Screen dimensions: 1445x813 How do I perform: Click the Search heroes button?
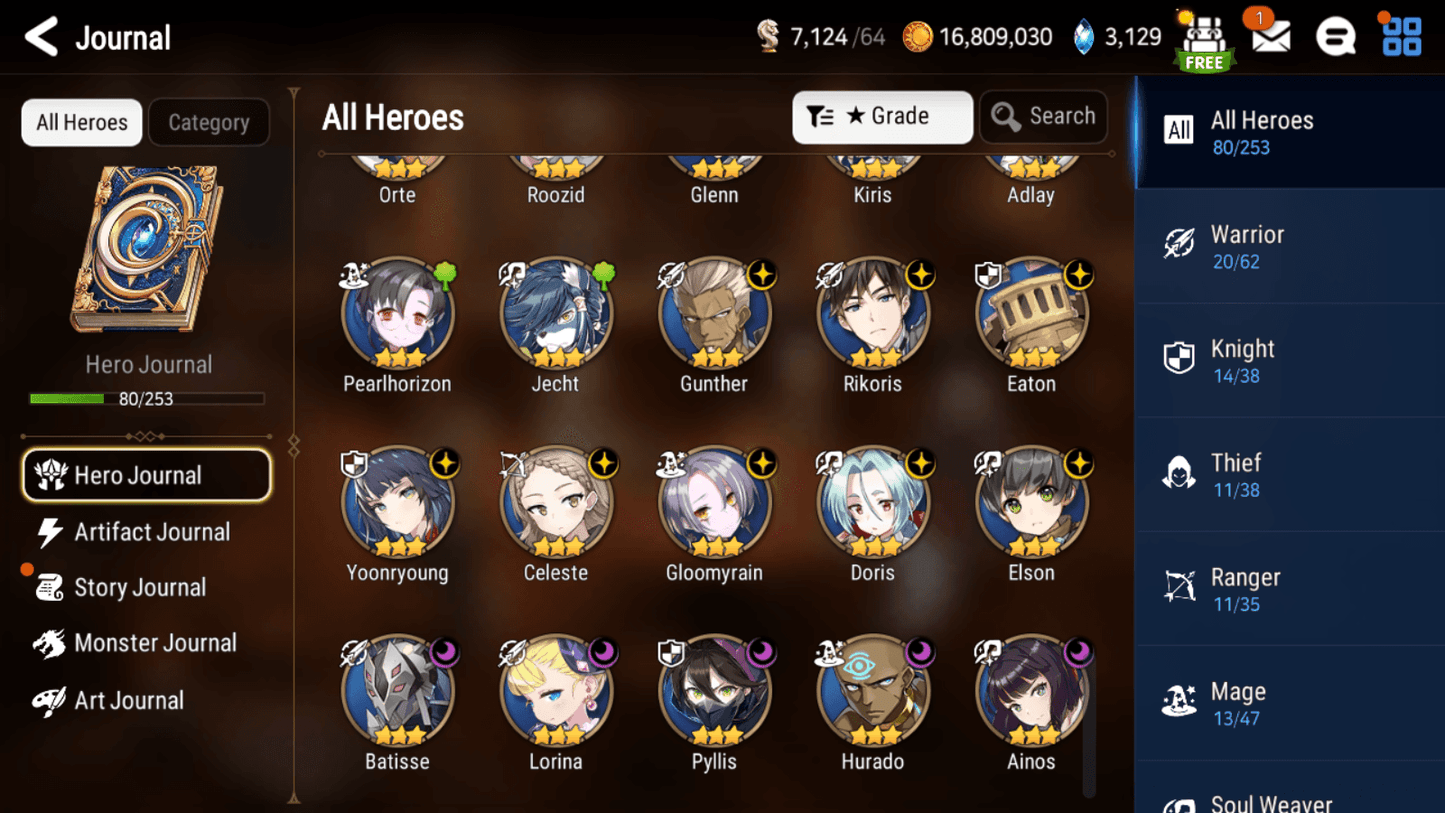tap(1043, 117)
